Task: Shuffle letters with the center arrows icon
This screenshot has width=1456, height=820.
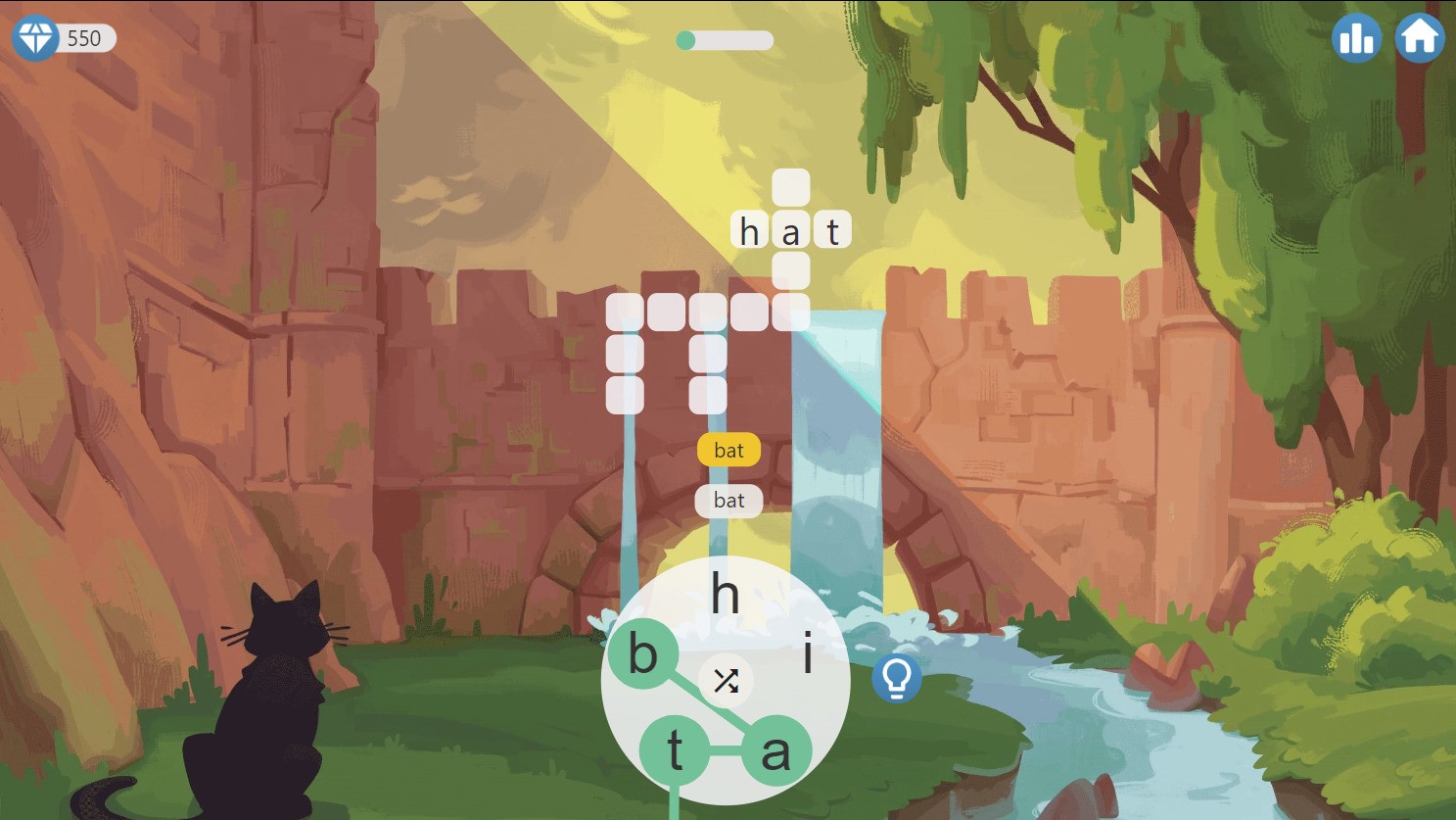Action: coord(726,681)
